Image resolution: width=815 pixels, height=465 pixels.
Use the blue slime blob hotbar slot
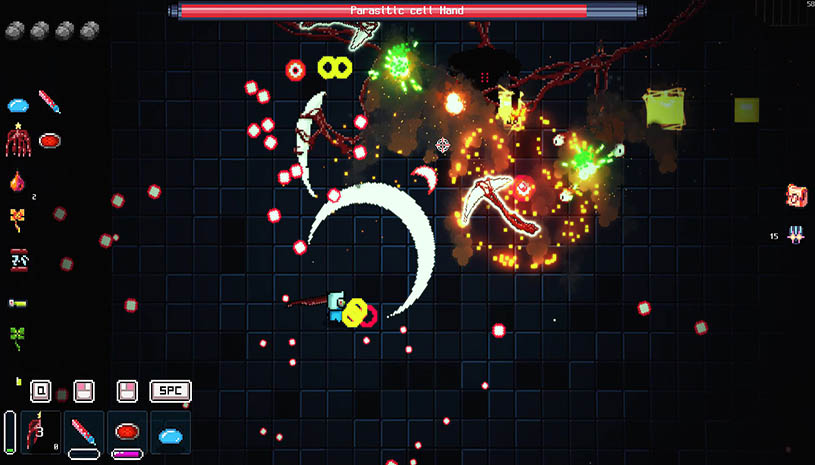pos(170,435)
